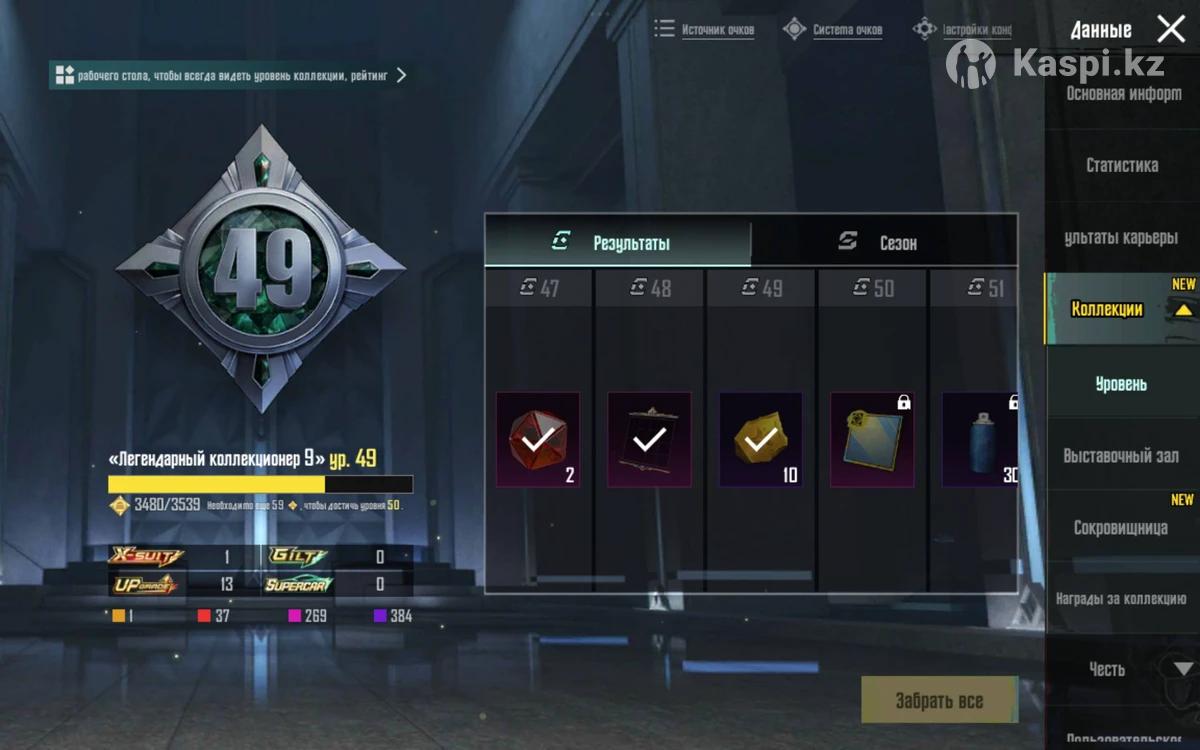
Task: Show Награды за коллекцию
Action: [x=1121, y=599]
